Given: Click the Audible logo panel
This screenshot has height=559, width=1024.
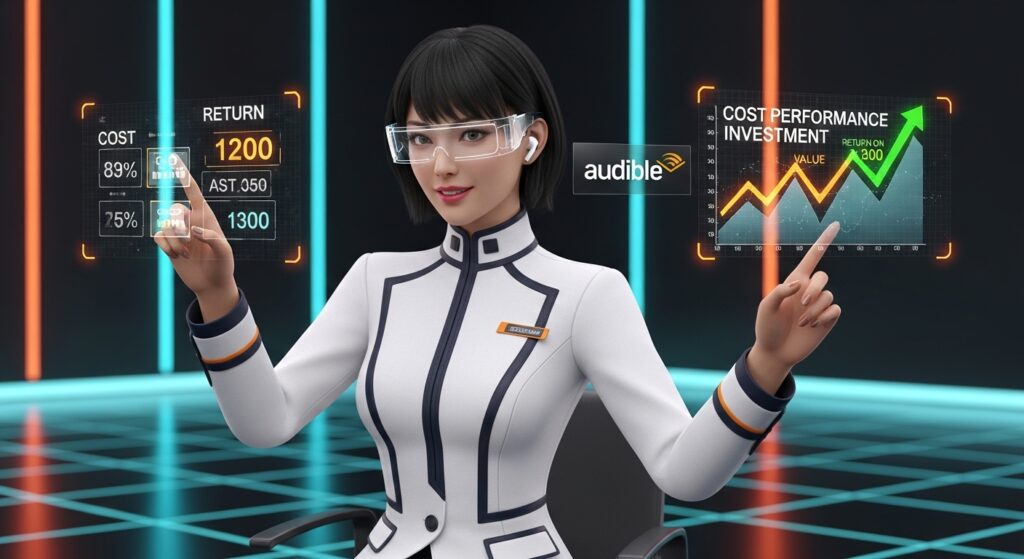Looking at the screenshot, I should click(630, 169).
